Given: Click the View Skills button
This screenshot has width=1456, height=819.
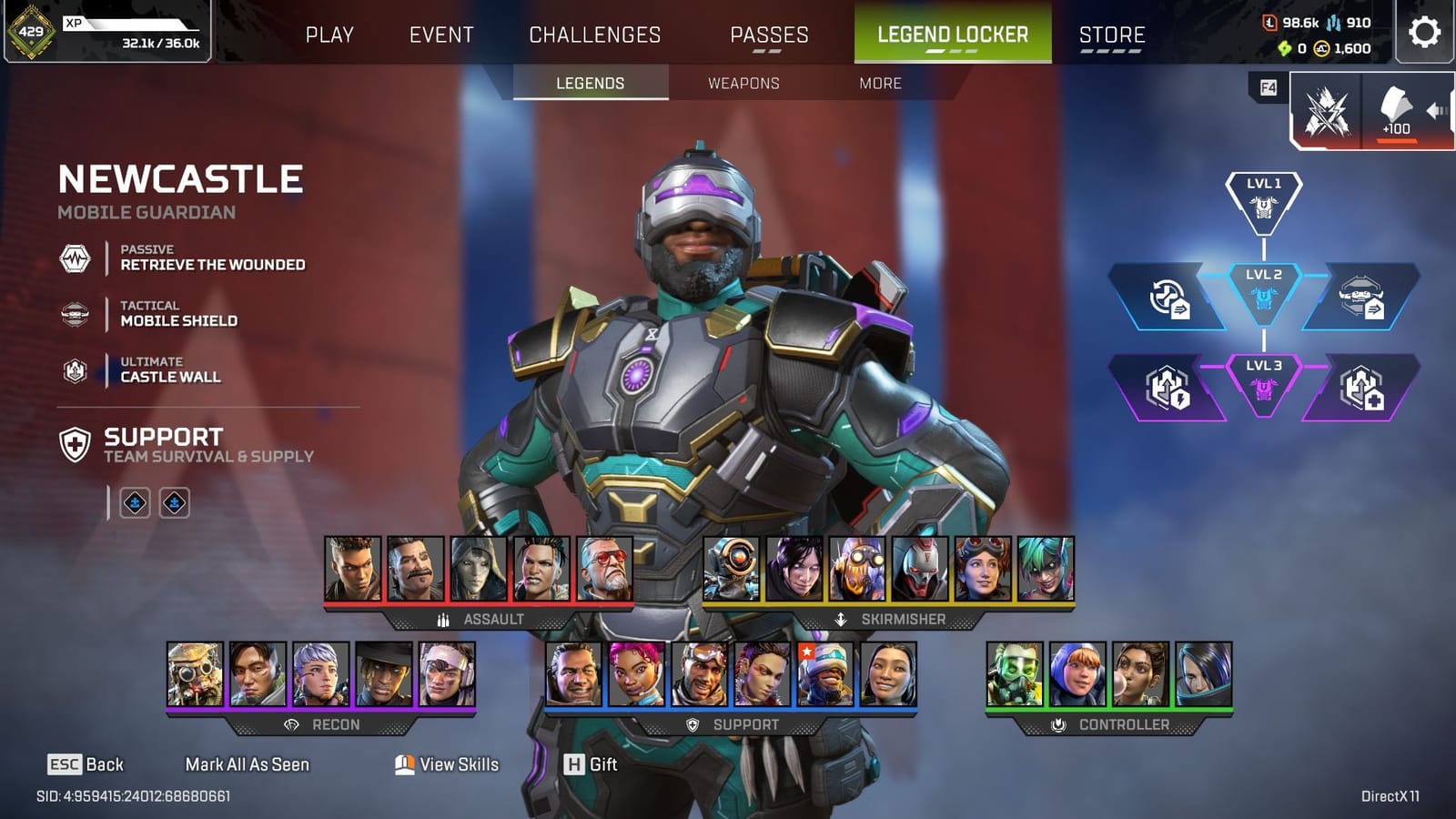Looking at the screenshot, I should coord(448,765).
